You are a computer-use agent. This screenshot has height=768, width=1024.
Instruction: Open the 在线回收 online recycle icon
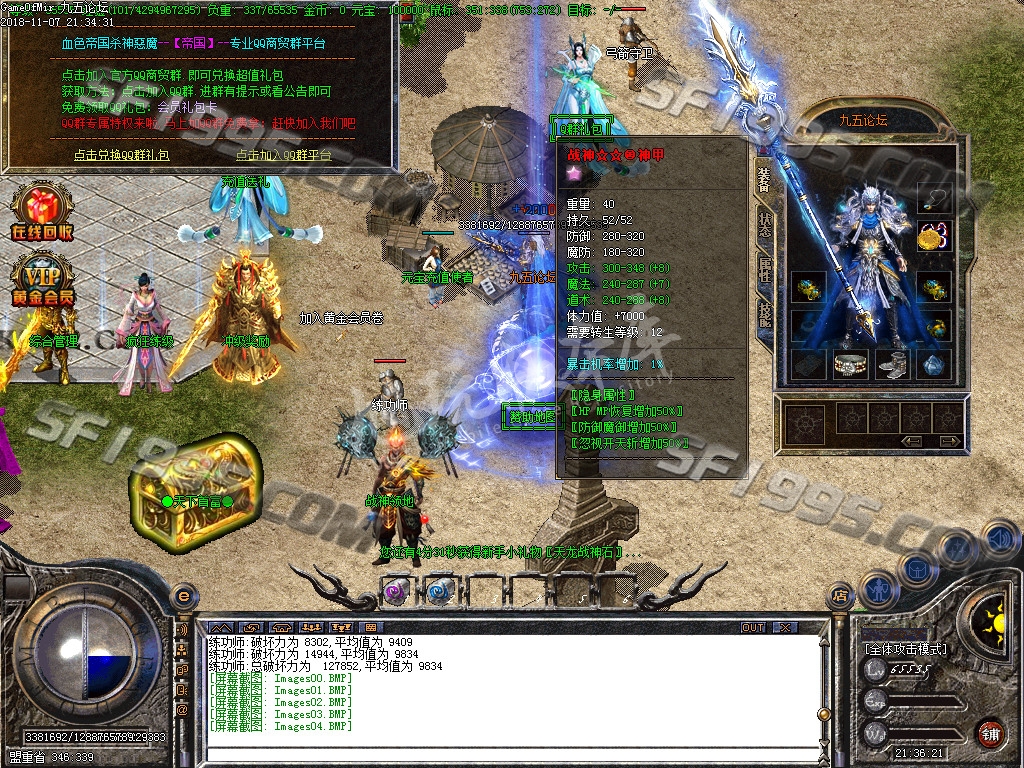point(42,213)
